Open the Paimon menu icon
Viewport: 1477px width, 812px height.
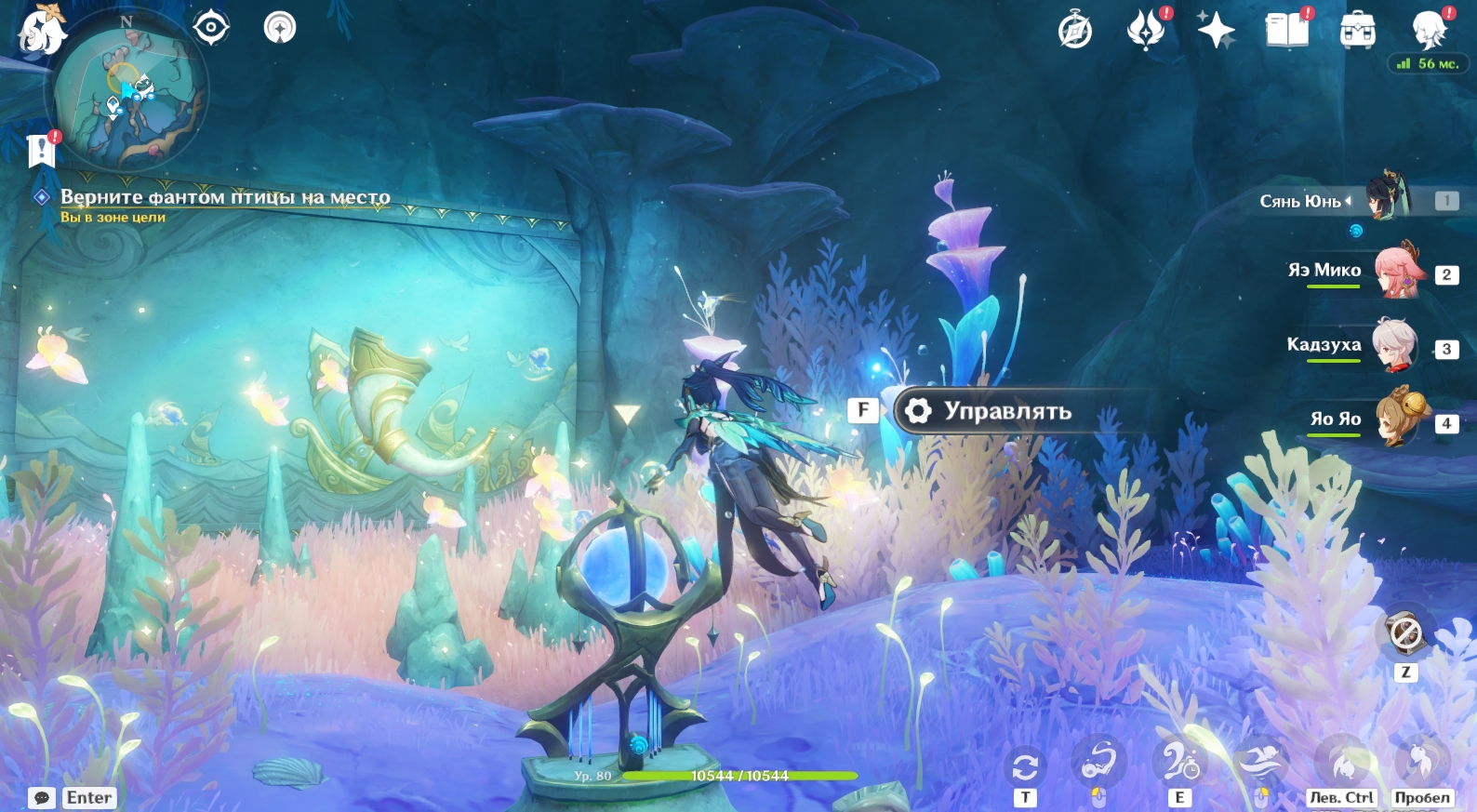42,30
